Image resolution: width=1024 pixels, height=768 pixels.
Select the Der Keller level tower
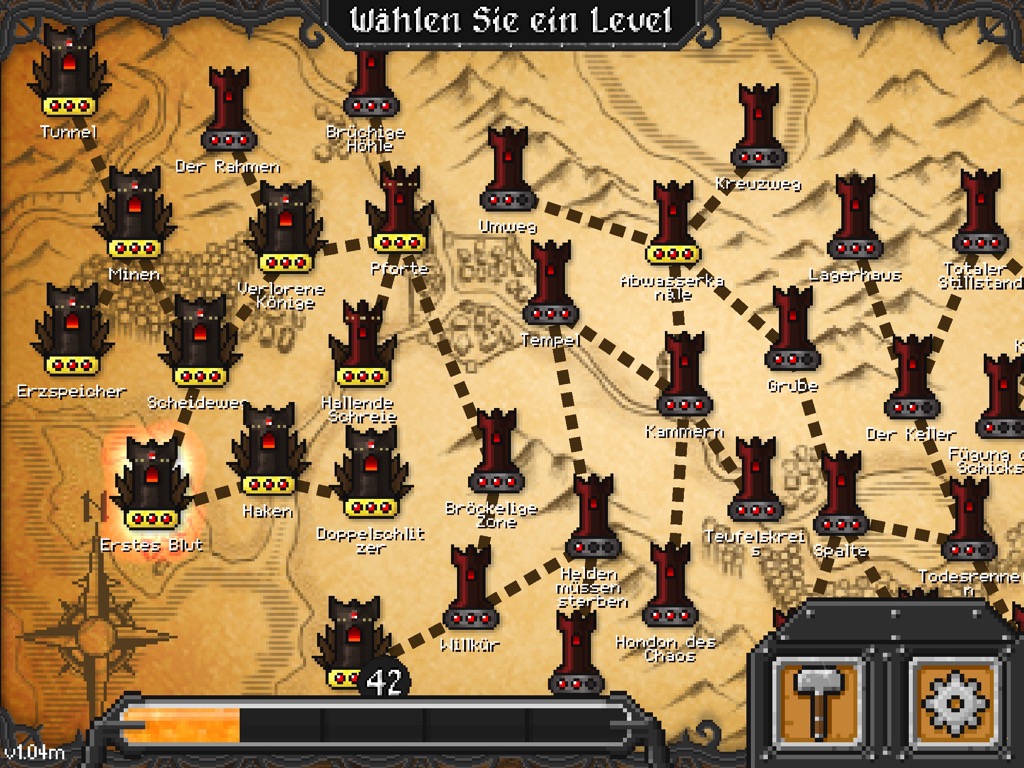tap(911, 378)
